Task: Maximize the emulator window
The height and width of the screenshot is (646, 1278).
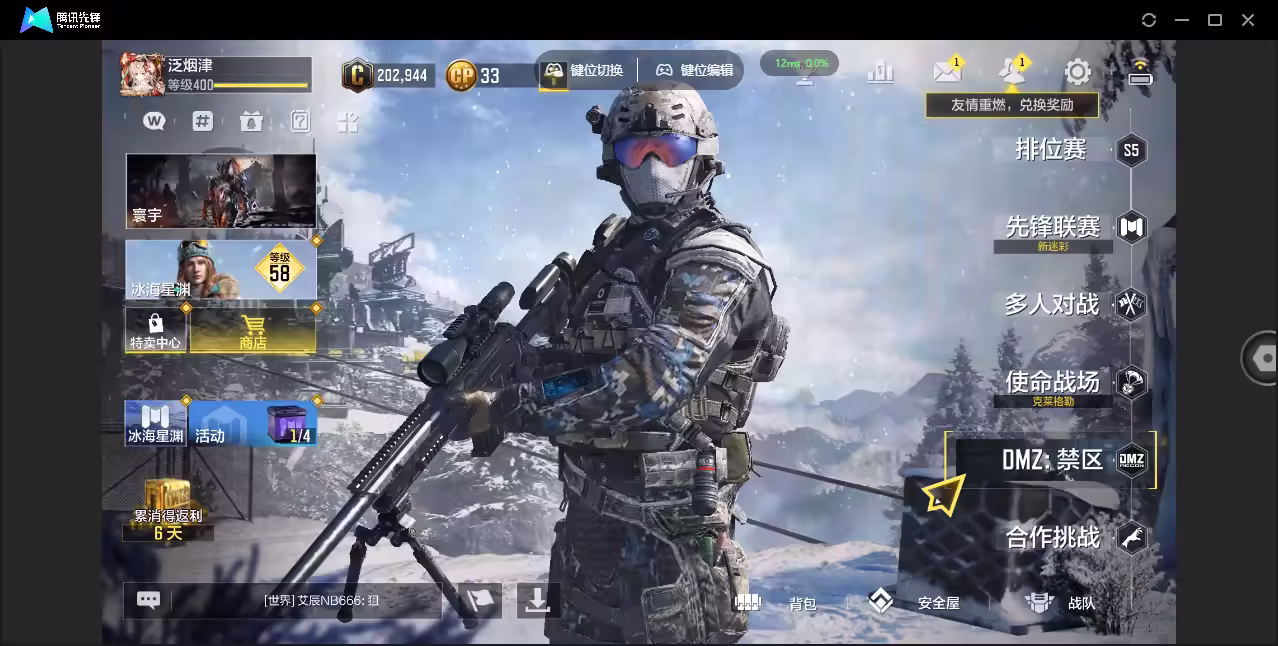Action: [x=1215, y=20]
